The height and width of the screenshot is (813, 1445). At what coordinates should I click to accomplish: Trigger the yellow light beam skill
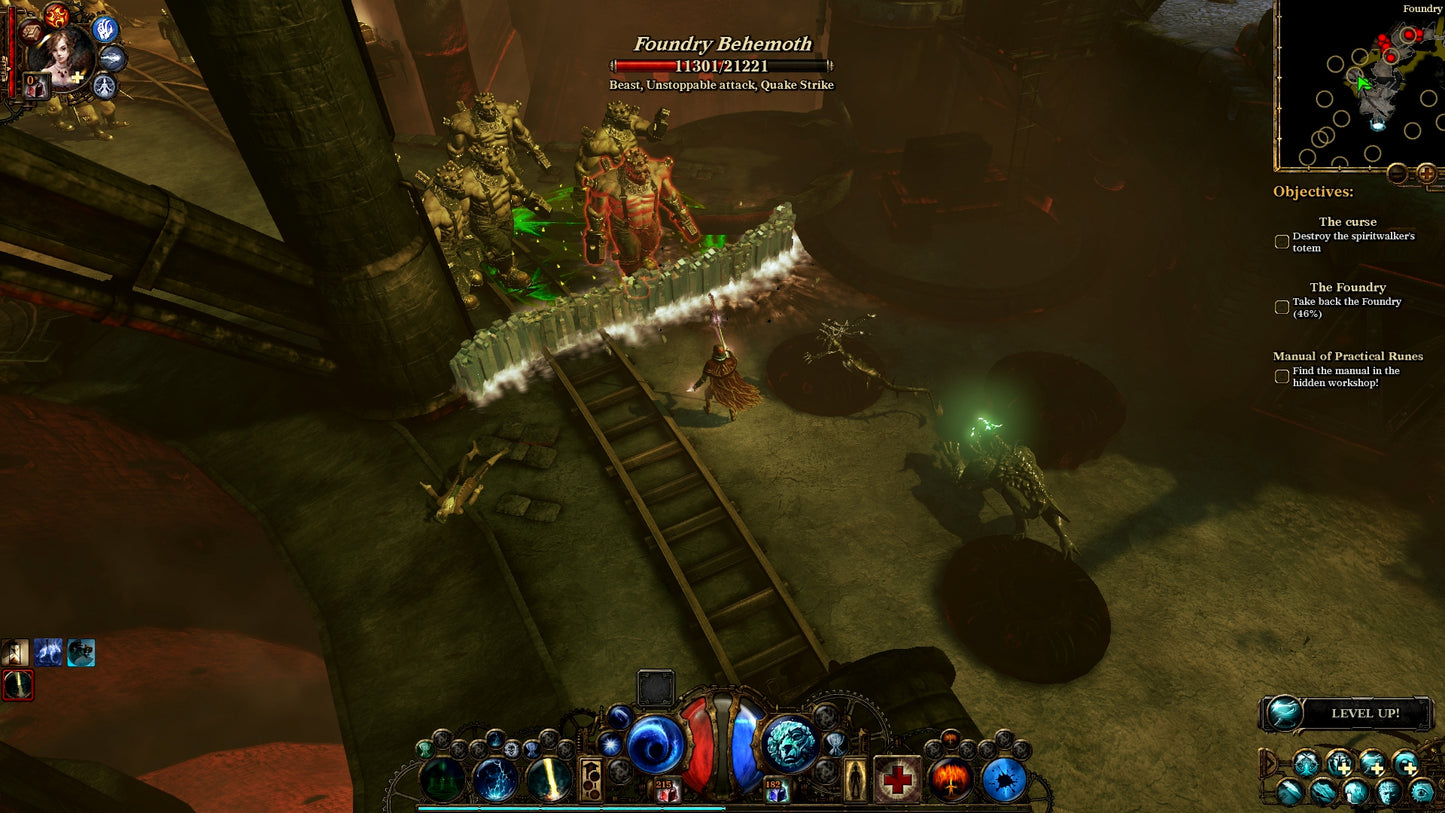[549, 780]
